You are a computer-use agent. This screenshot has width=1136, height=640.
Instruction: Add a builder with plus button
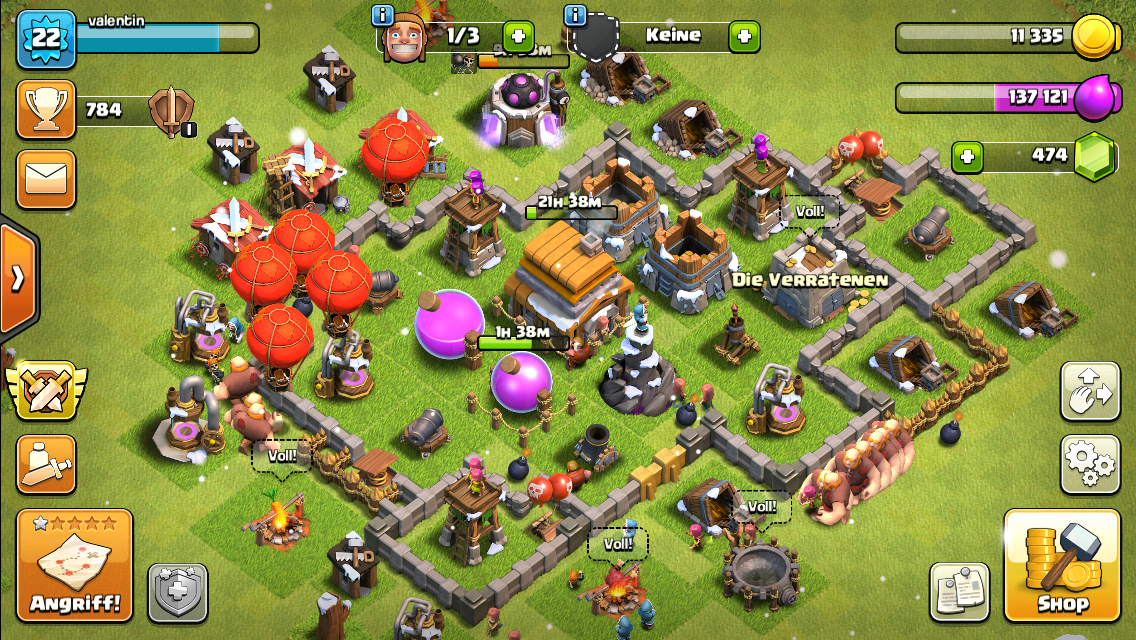517,37
